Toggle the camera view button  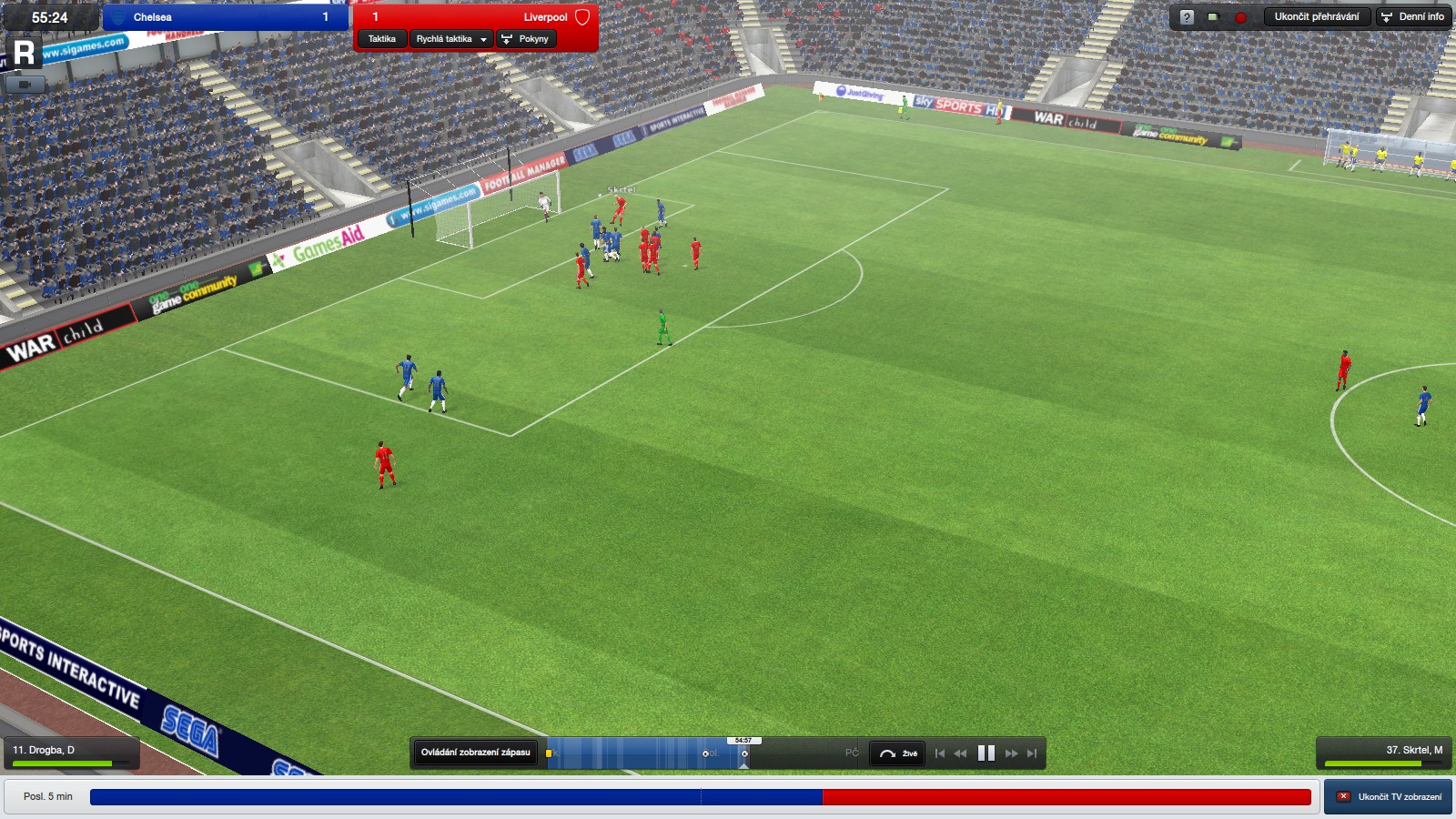[25, 85]
